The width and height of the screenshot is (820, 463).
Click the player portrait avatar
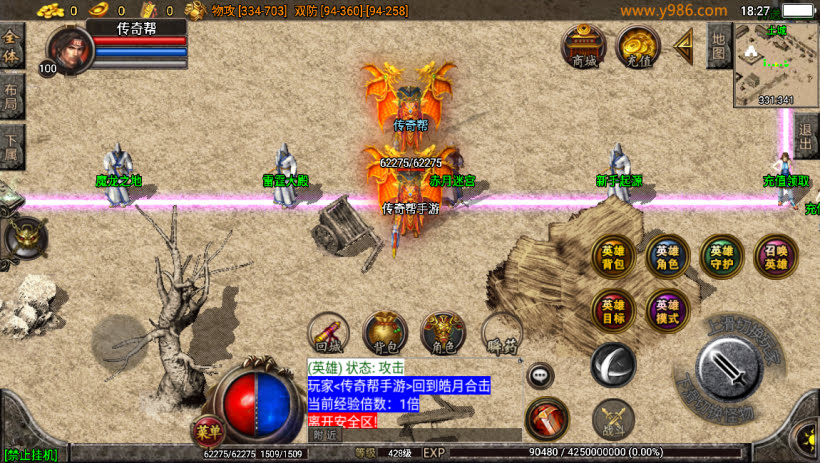pyautogui.click(x=68, y=48)
